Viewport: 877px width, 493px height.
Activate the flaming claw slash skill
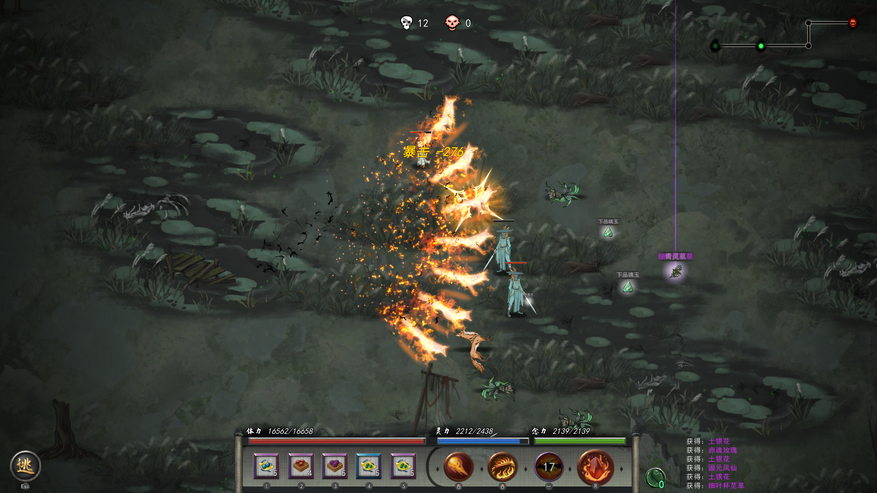(x=502, y=466)
